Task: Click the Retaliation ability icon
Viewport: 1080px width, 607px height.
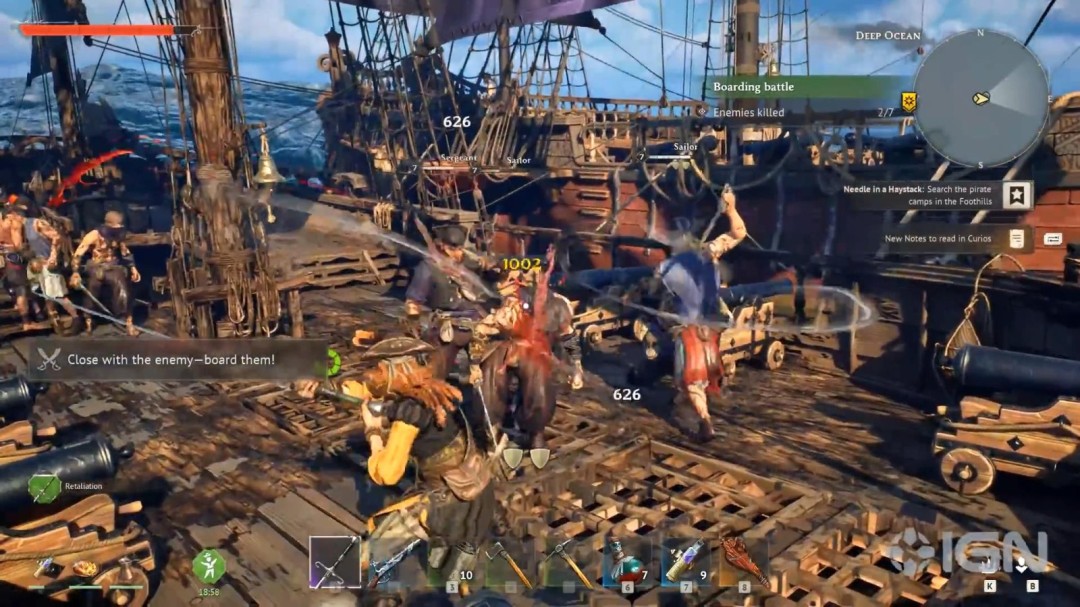Action: click(45, 487)
